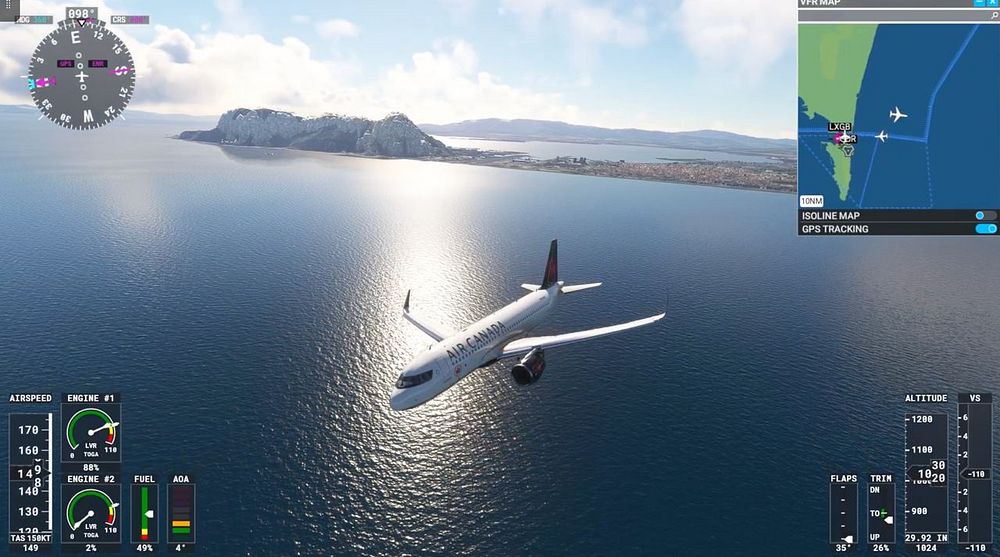The width and height of the screenshot is (1000, 557).
Task: Turn off GPS Tracking toggle
Action: point(986,229)
